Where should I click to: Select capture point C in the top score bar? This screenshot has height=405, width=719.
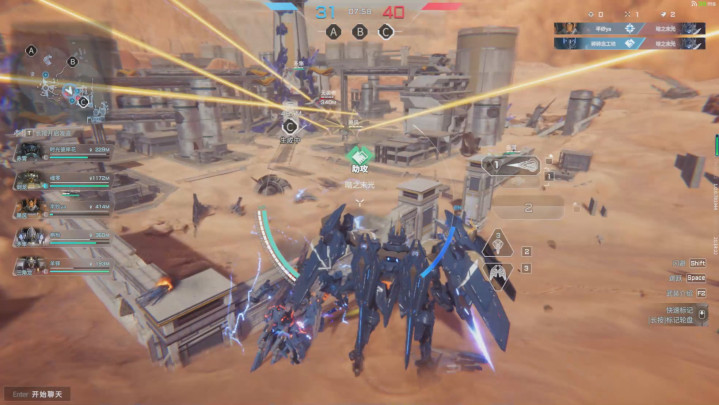tap(386, 31)
